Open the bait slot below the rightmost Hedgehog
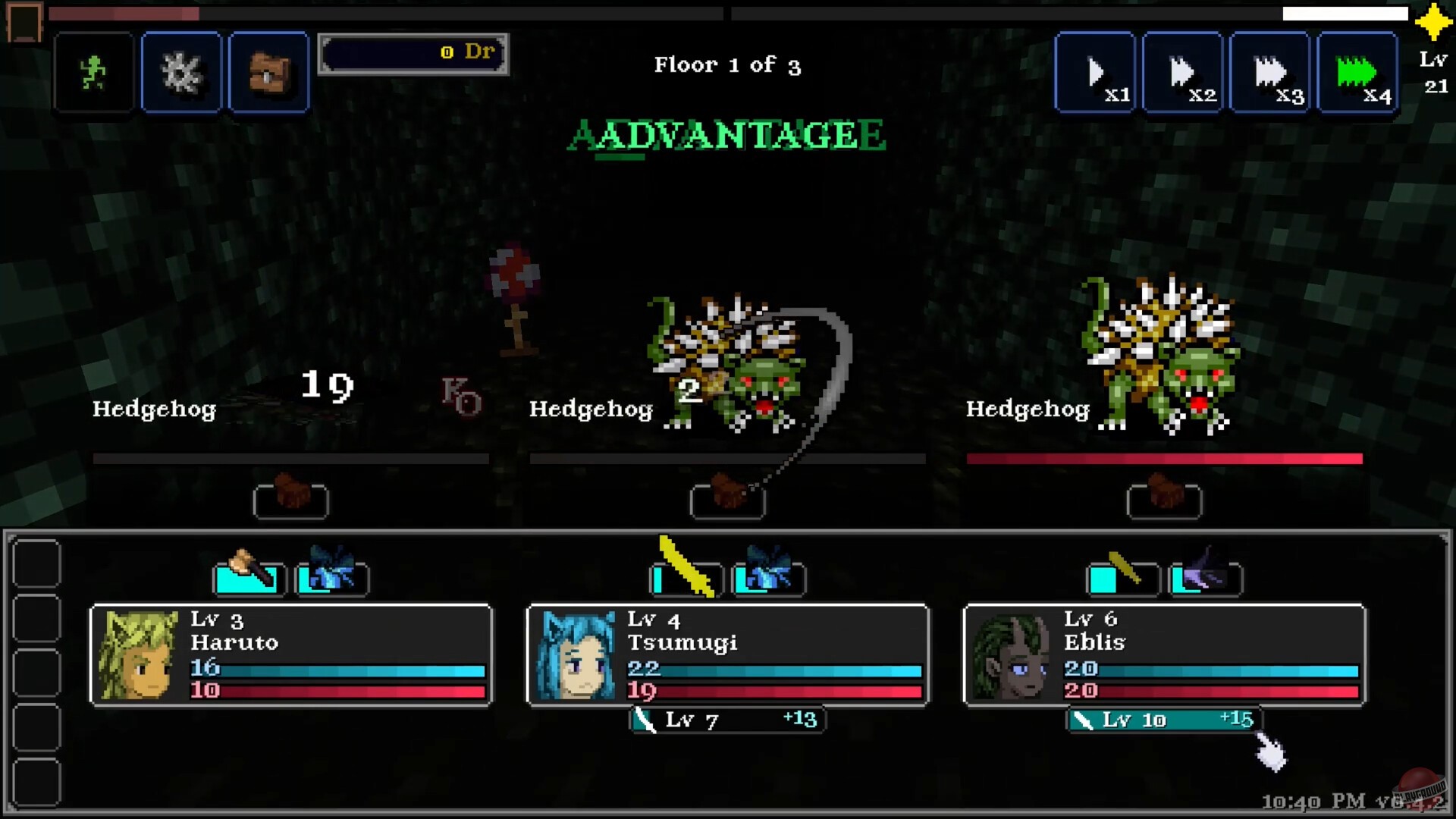 [1164, 500]
